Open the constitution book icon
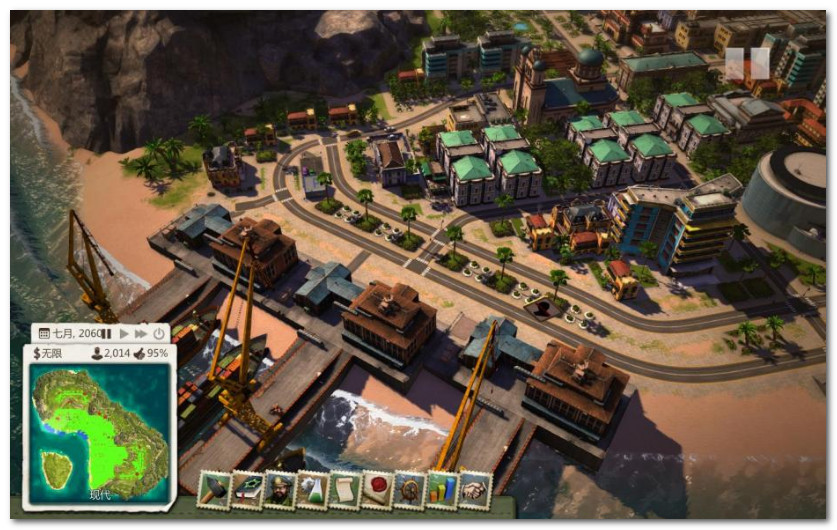837x530 pixels. point(247,489)
